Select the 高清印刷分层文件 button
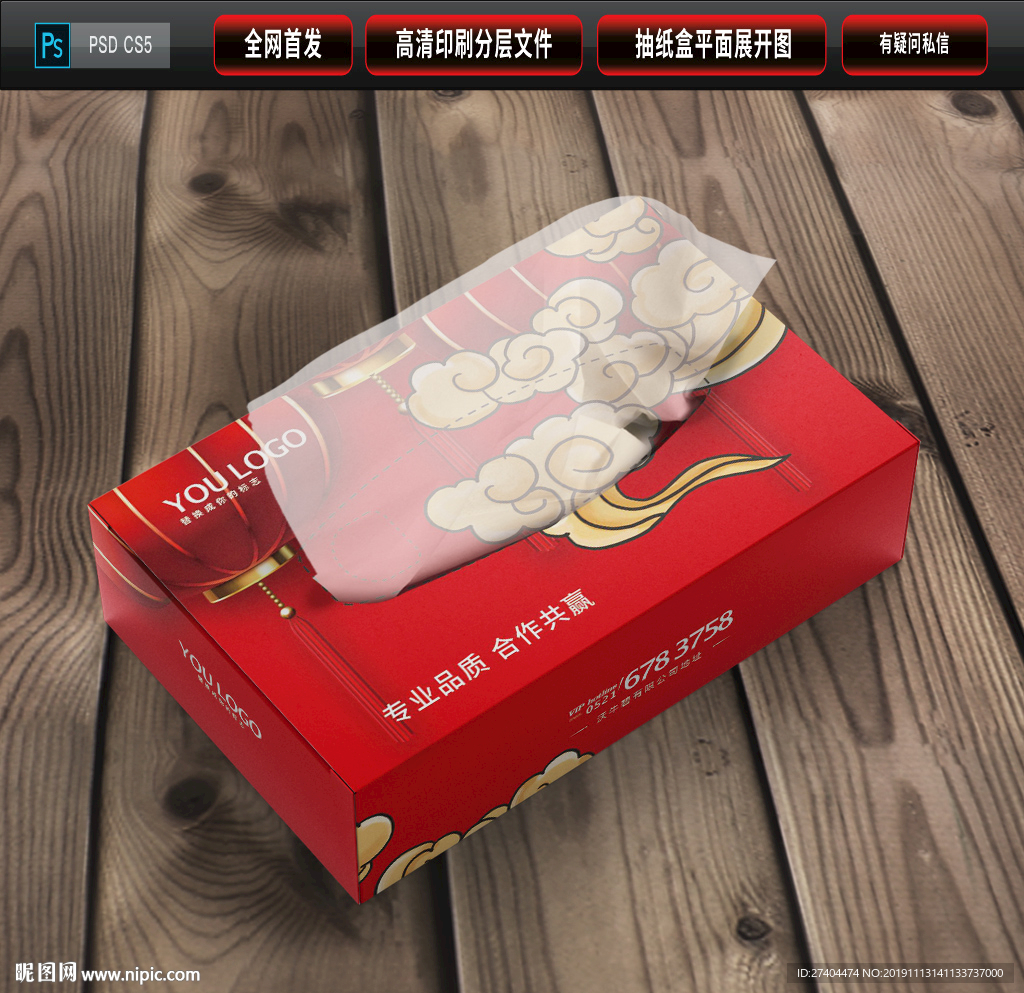 tap(474, 44)
